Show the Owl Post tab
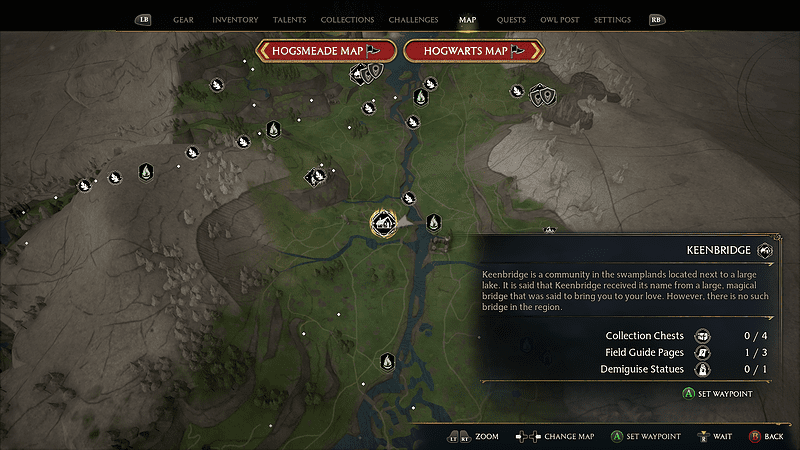Image resolution: width=800 pixels, height=450 pixels. (x=560, y=19)
